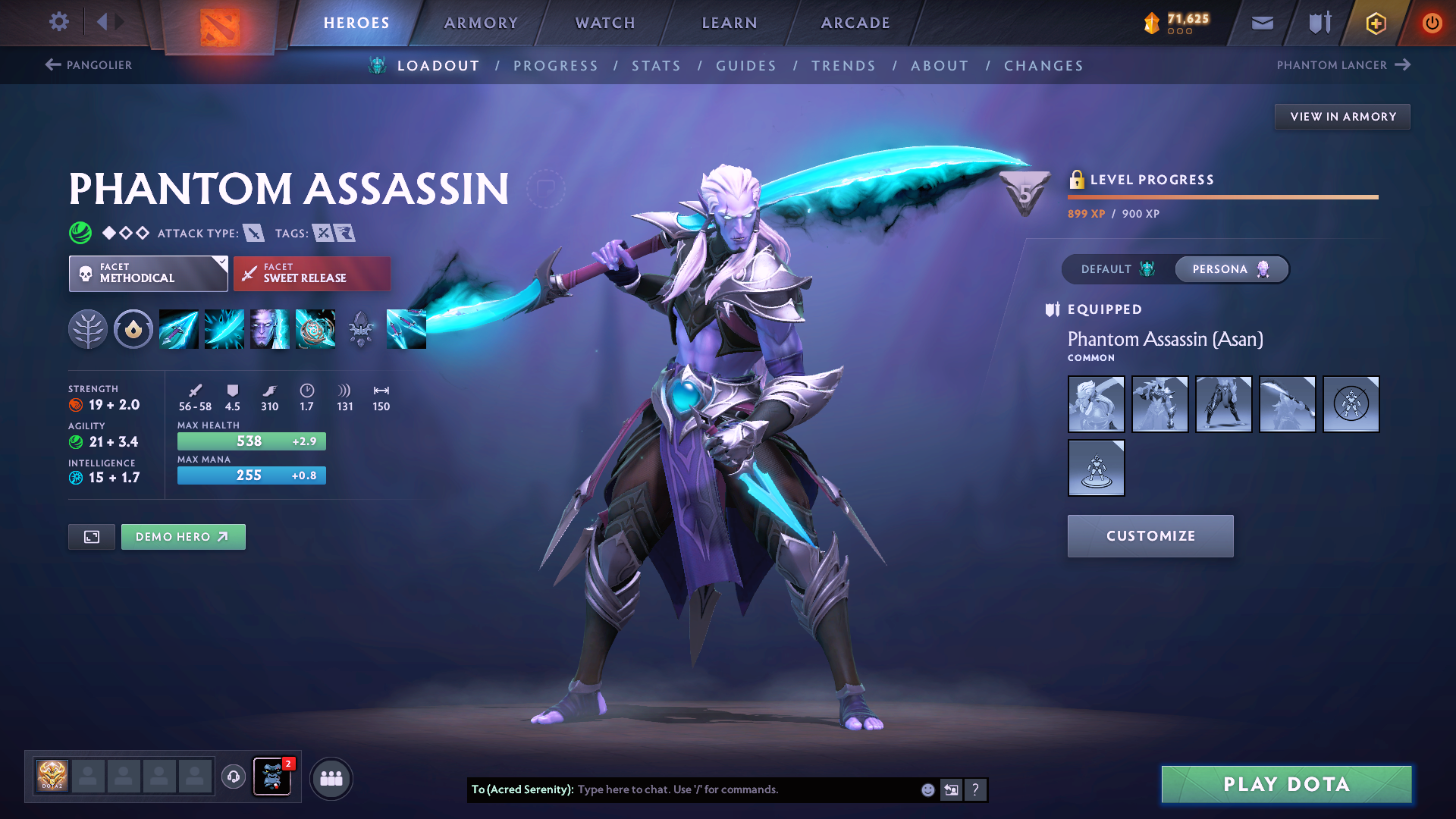Go back to previous hero Pangolier

point(89,65)
